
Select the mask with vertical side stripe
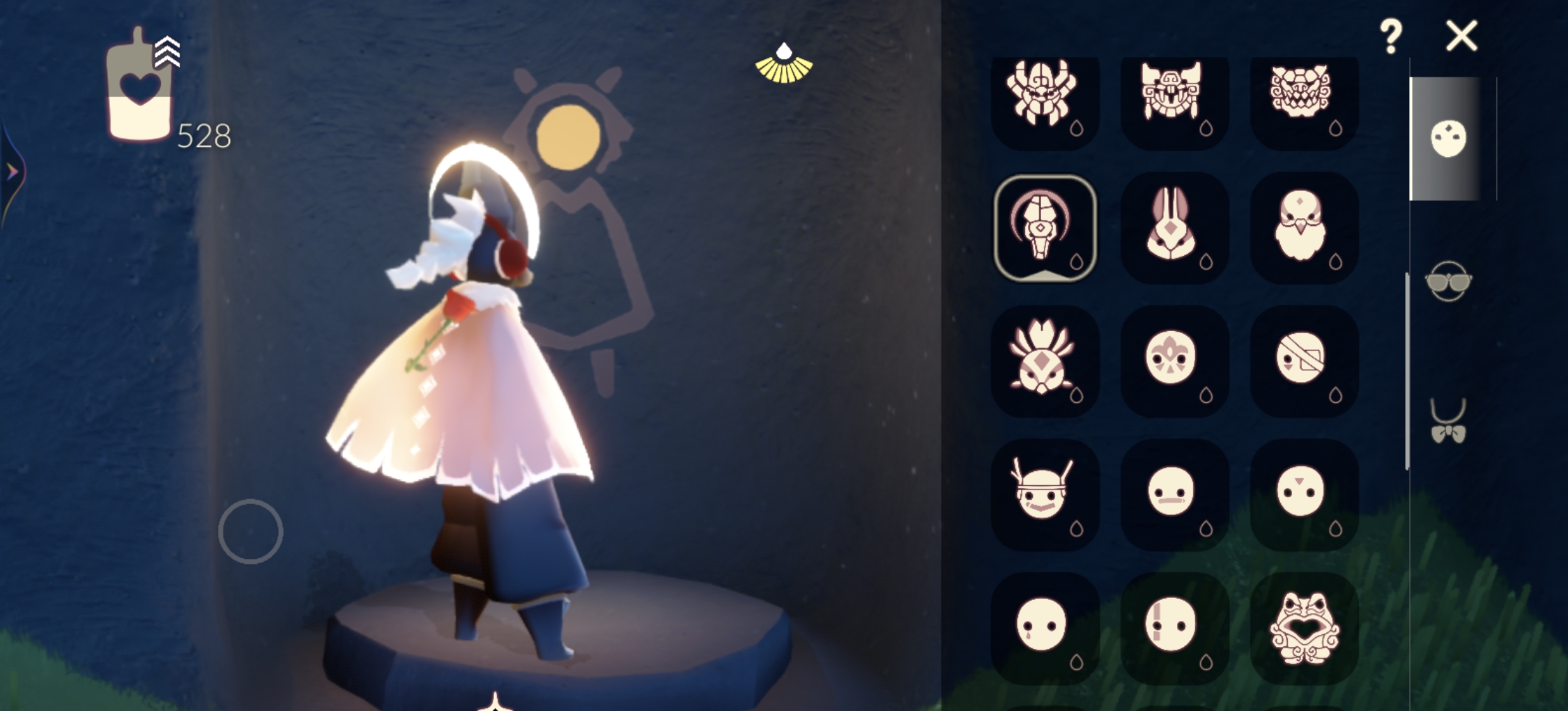click(1172, 626)
